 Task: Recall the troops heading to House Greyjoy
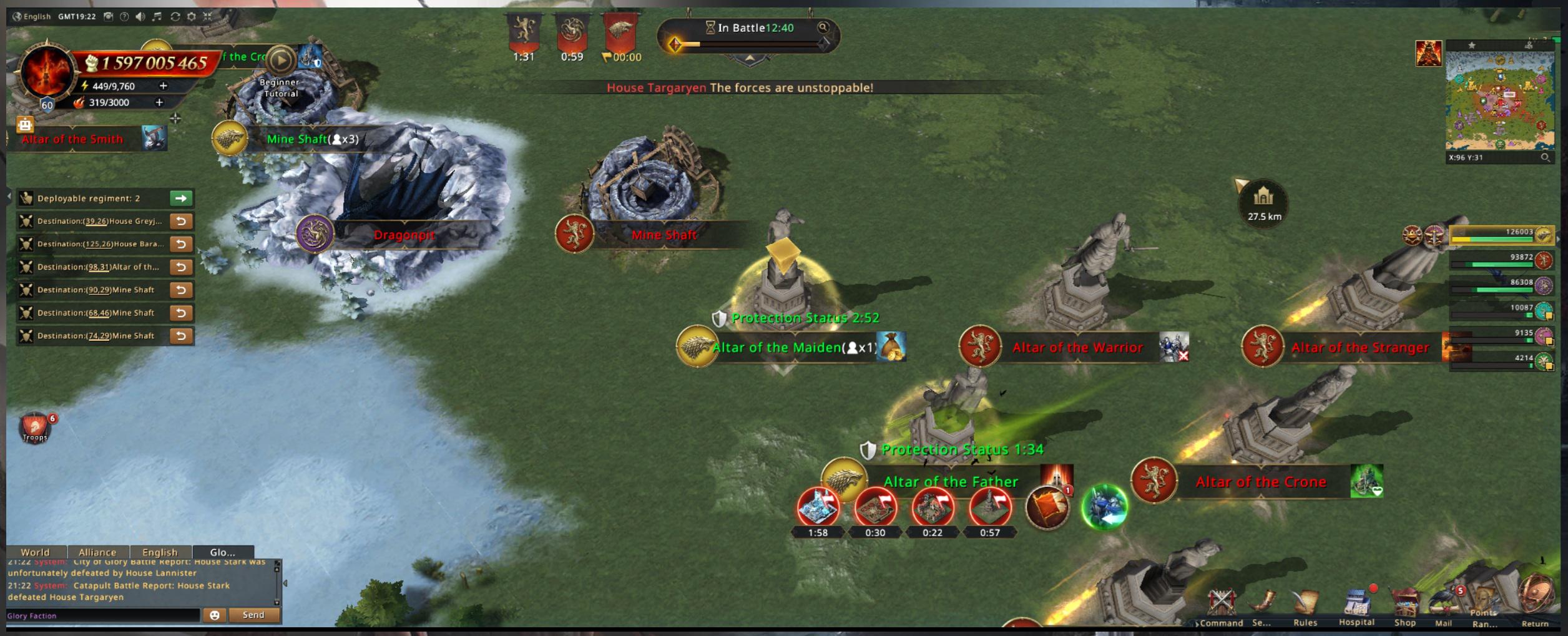[x=181, y=221]
